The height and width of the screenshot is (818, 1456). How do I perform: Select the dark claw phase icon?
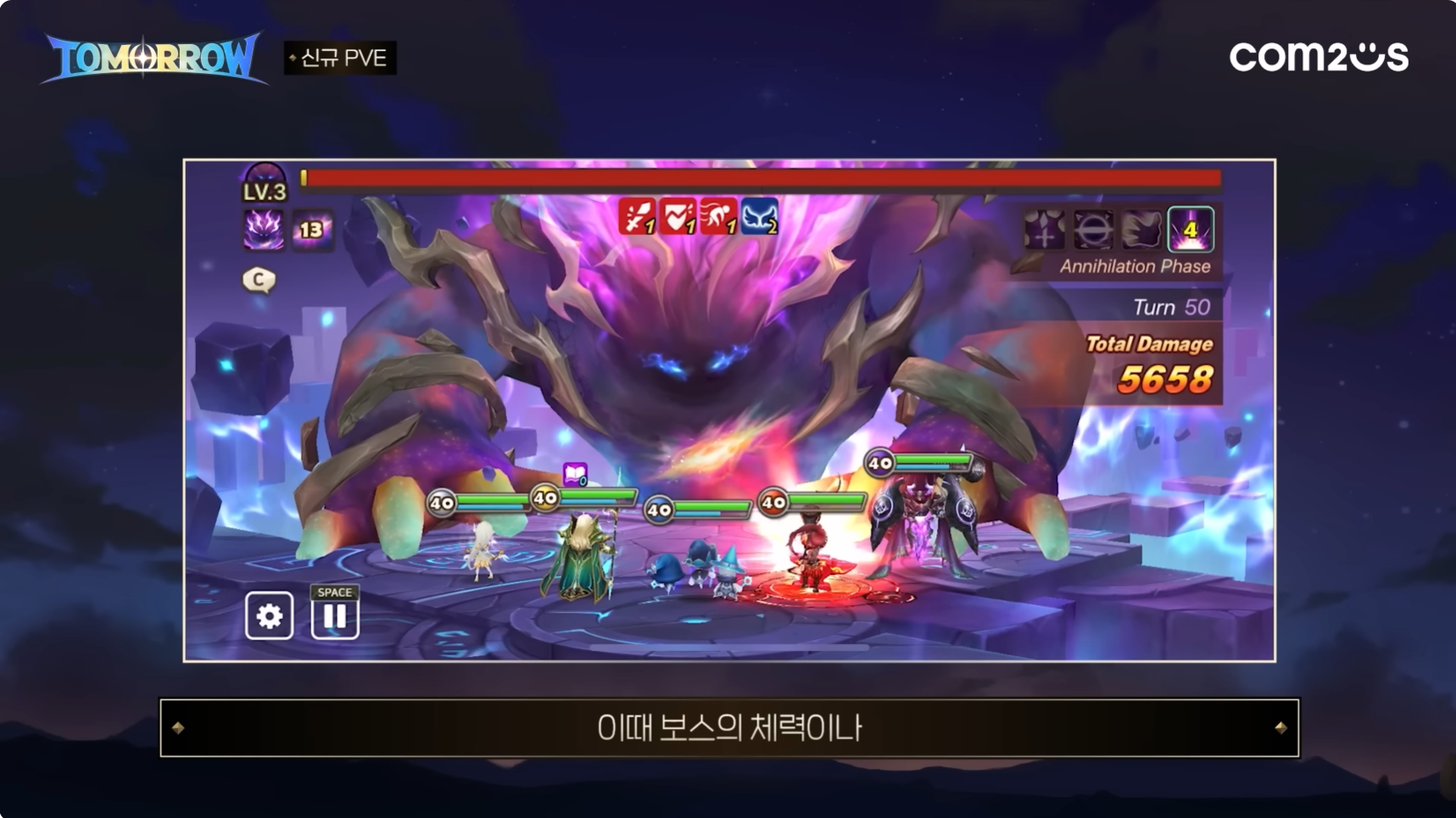pyautogui.click(x=1141, y=230)
